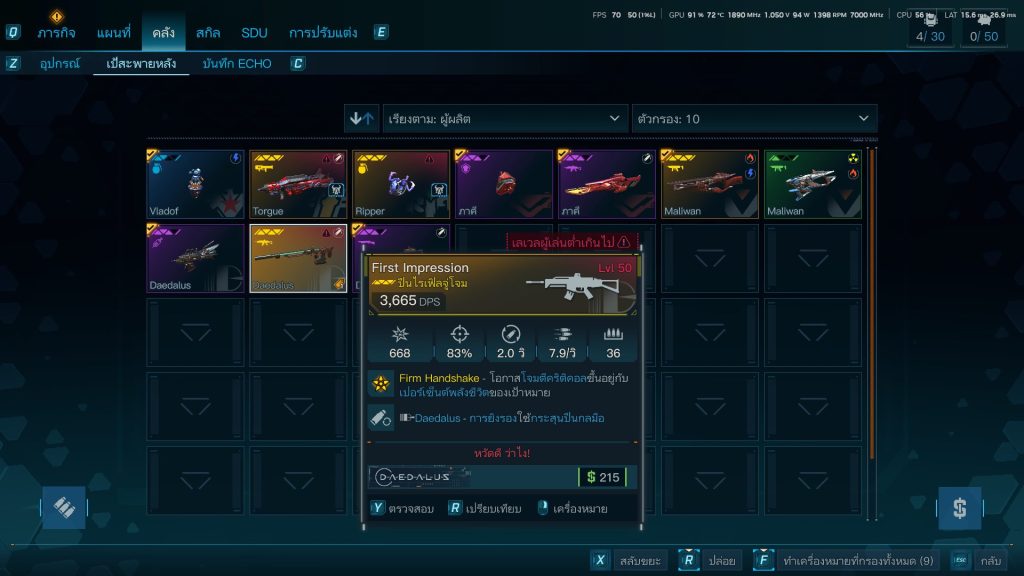Pick the purple Daedalus weapon slot

[196, 258]
